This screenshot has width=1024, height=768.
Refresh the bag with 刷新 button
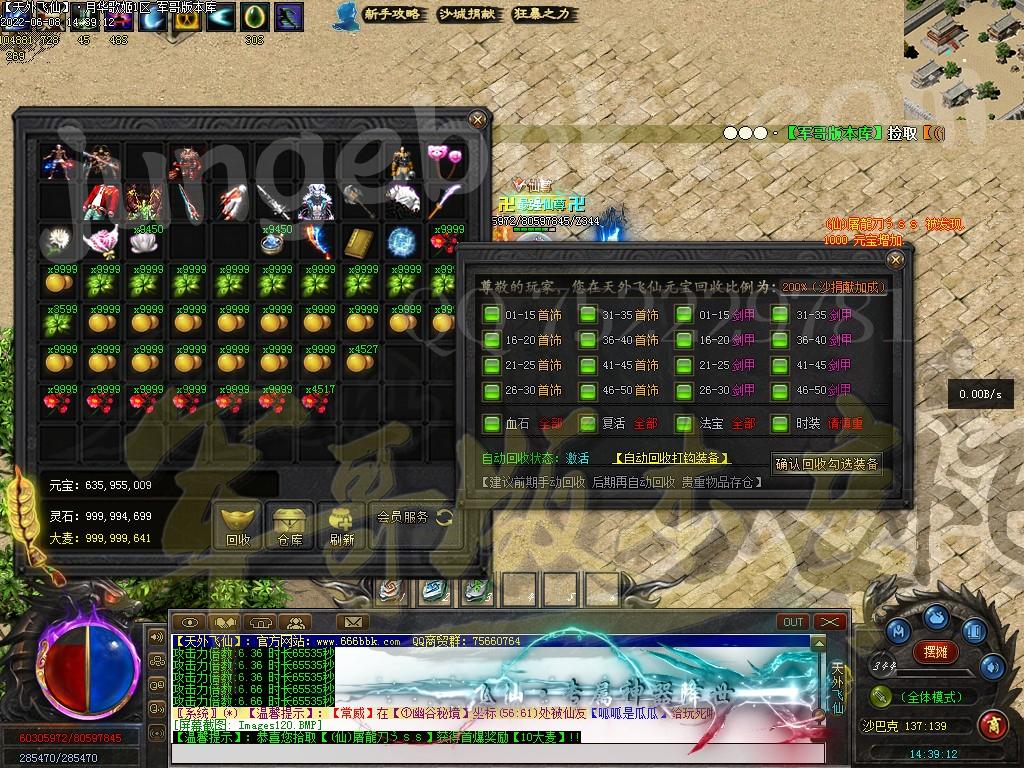pos(342,526)
